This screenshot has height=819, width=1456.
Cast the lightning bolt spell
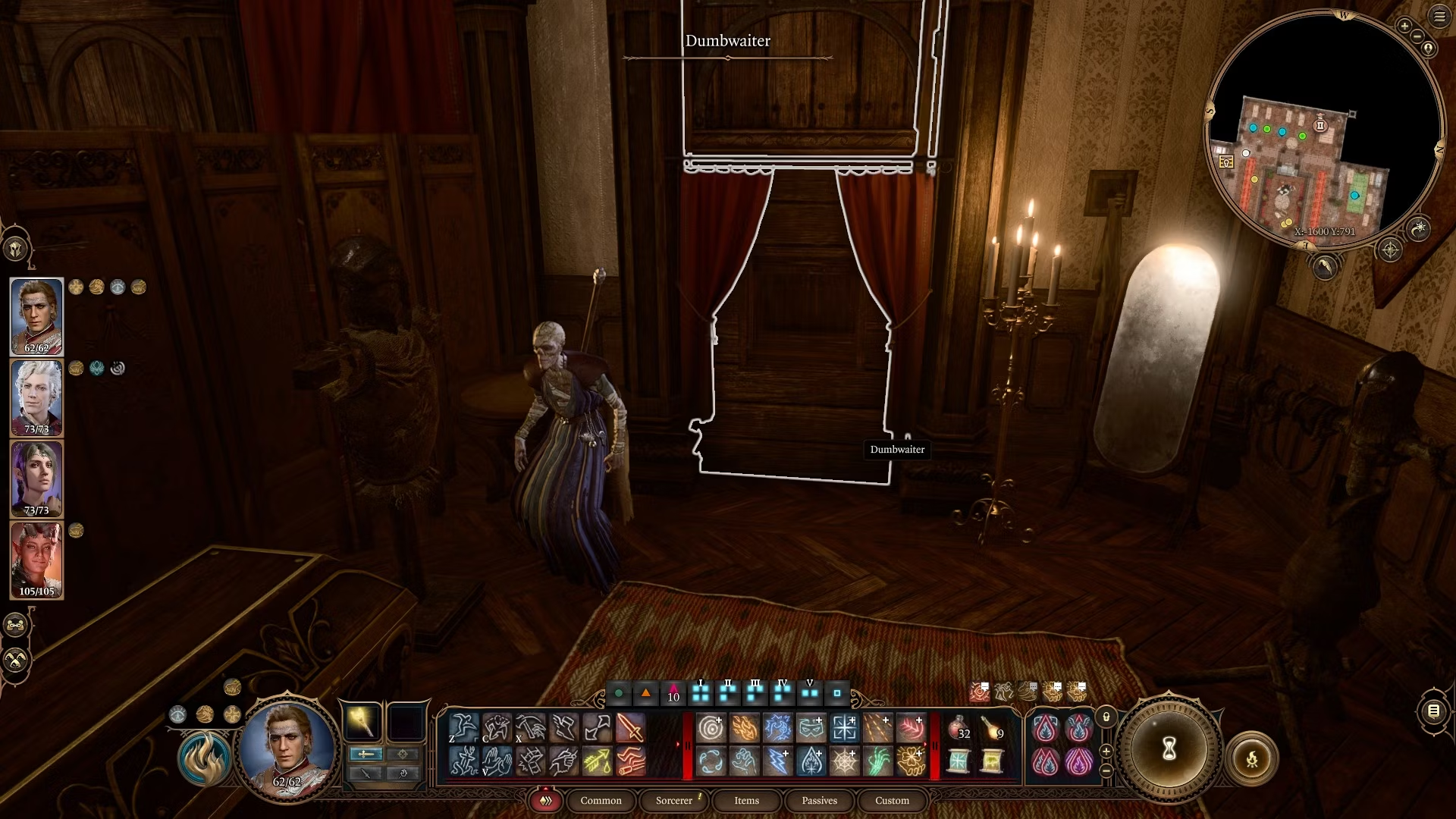(x=777, y=761)
